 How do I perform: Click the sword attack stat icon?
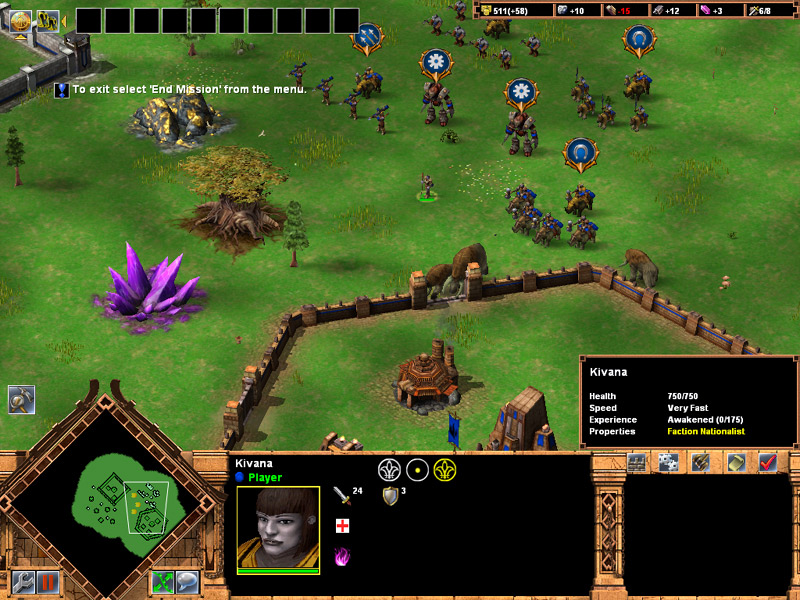coord(341,496)
